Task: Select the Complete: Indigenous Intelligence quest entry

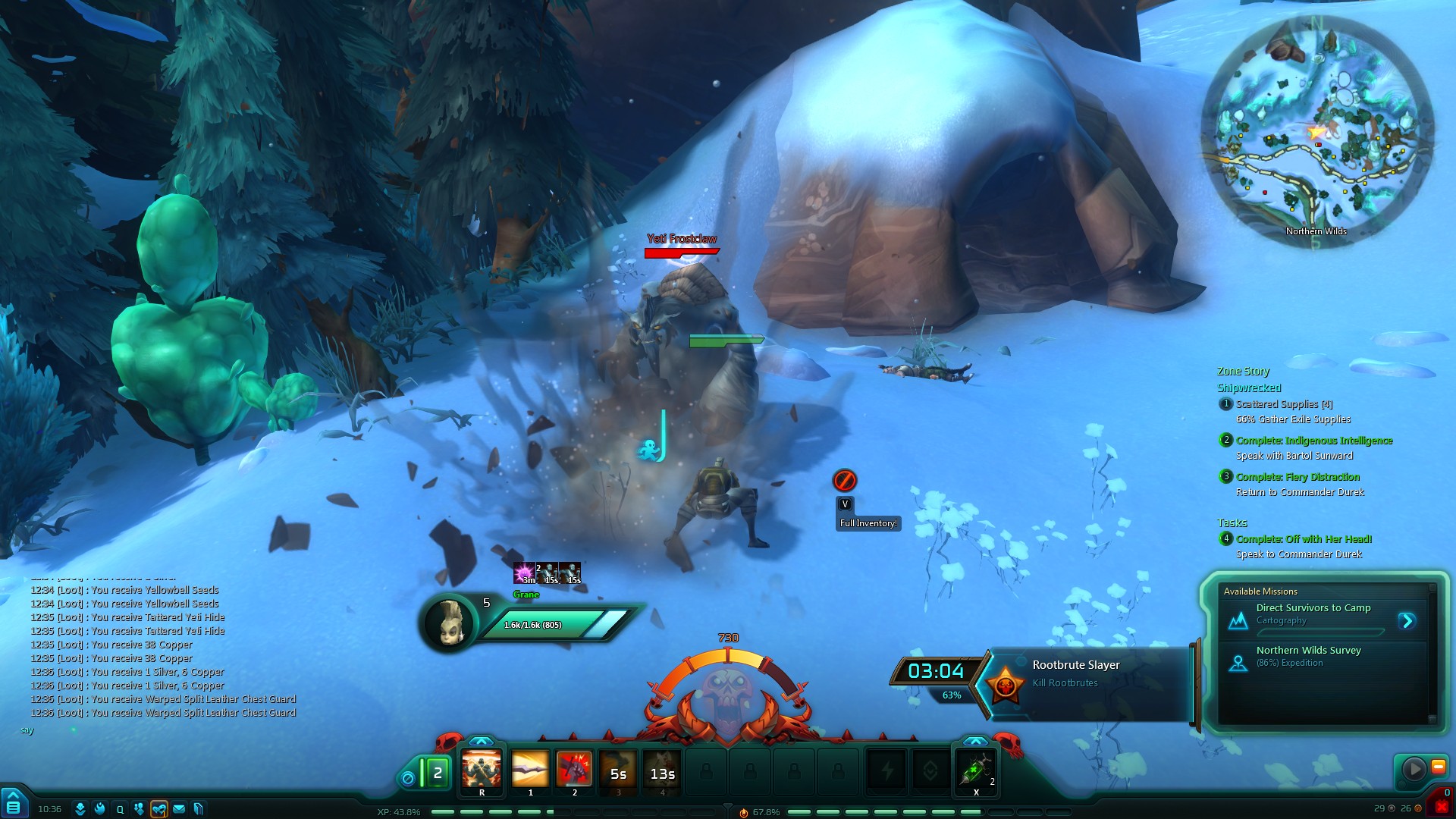Action: [x=1313, y=441]
